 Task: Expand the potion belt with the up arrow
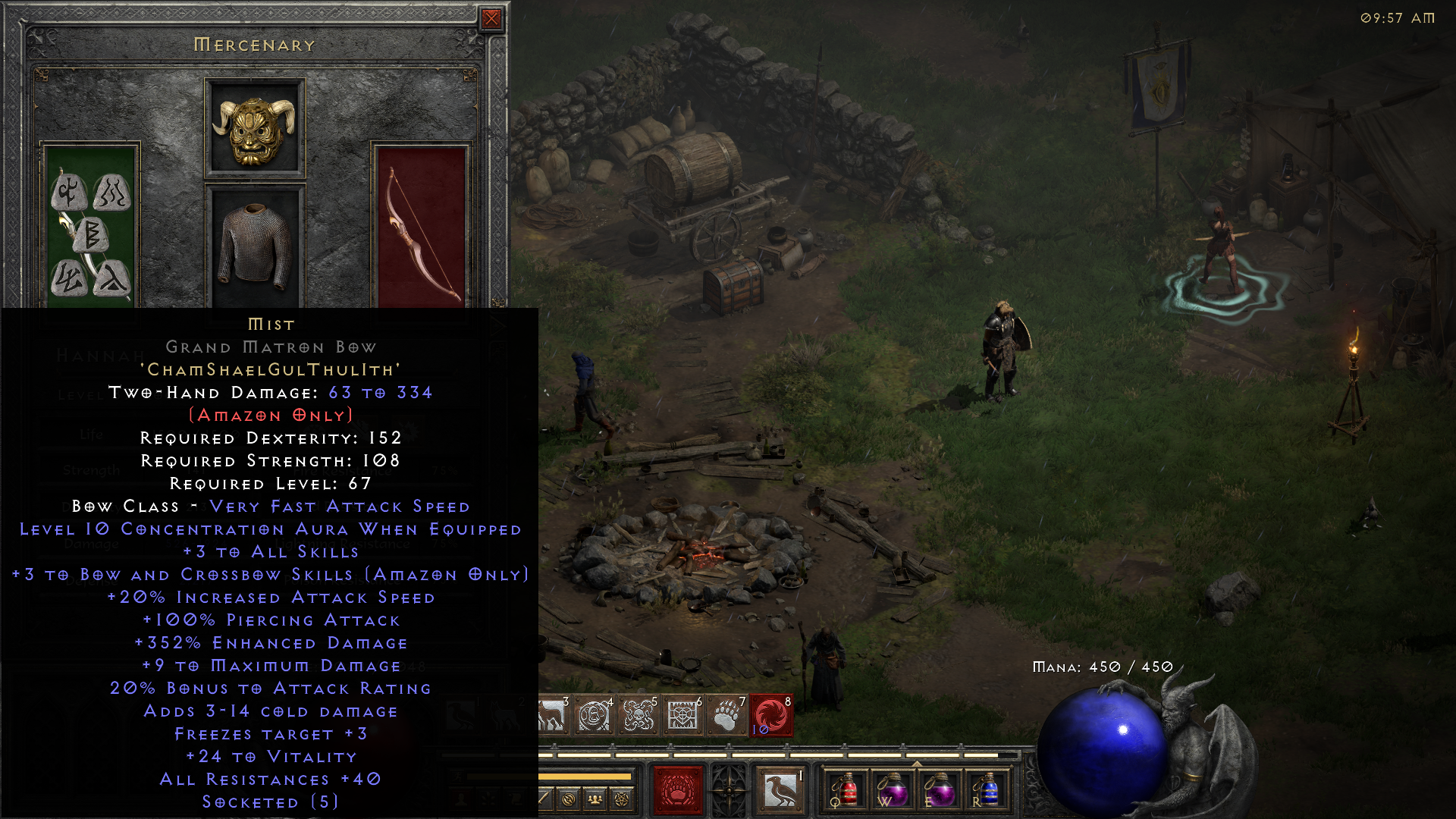click(x=917, y=764)
